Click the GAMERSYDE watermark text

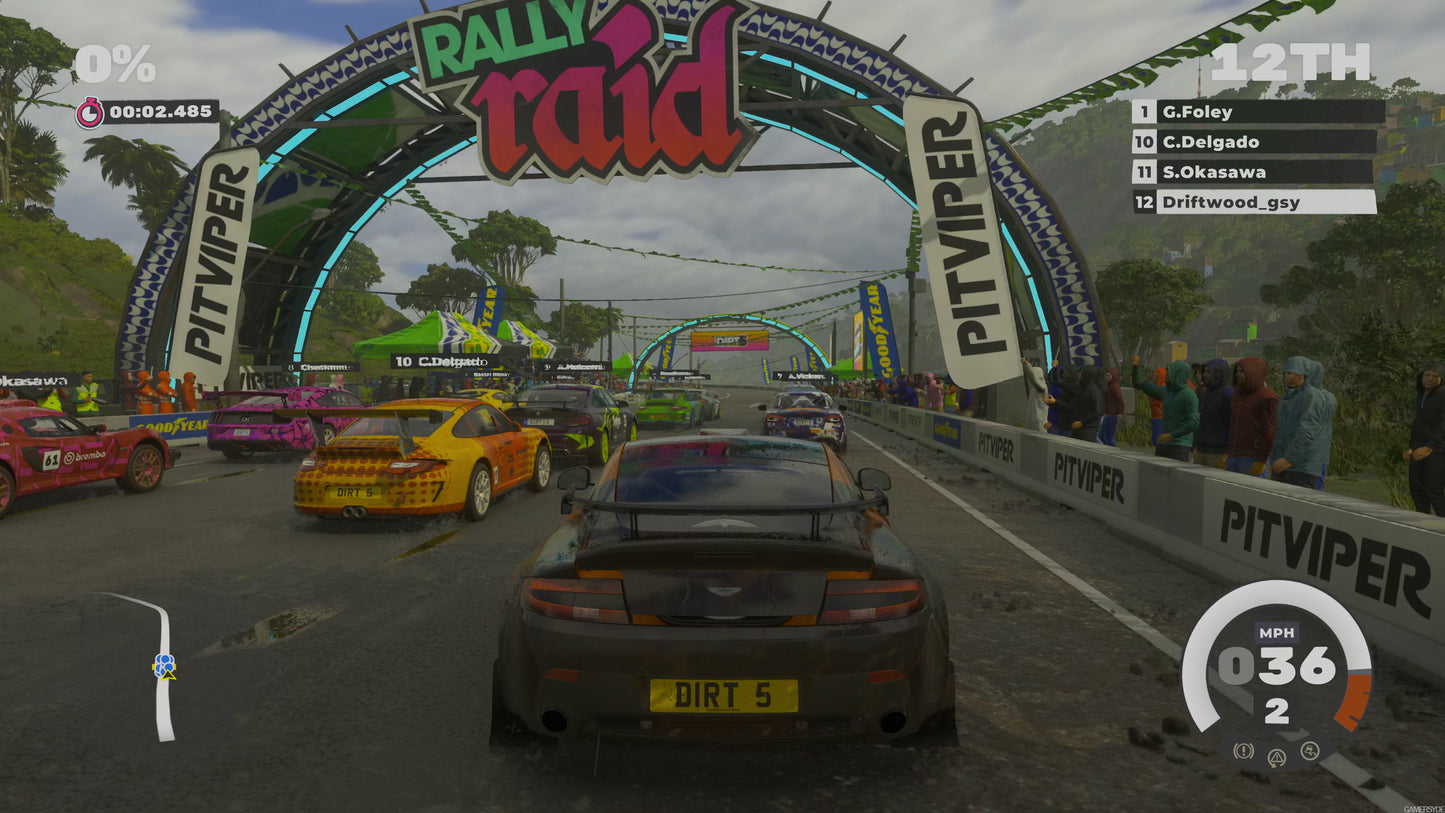click(x=1424, y=807)
